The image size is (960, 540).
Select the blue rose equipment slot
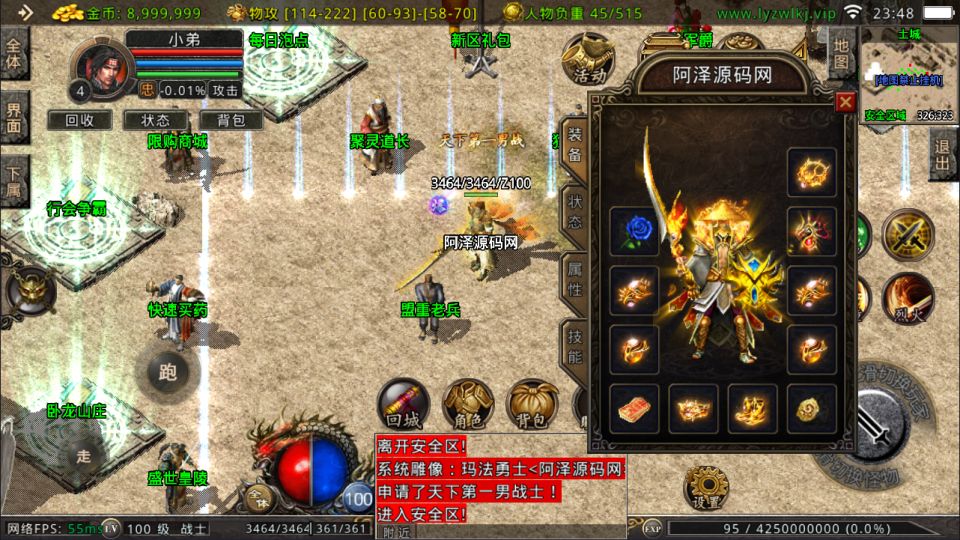tap(634, 232)
